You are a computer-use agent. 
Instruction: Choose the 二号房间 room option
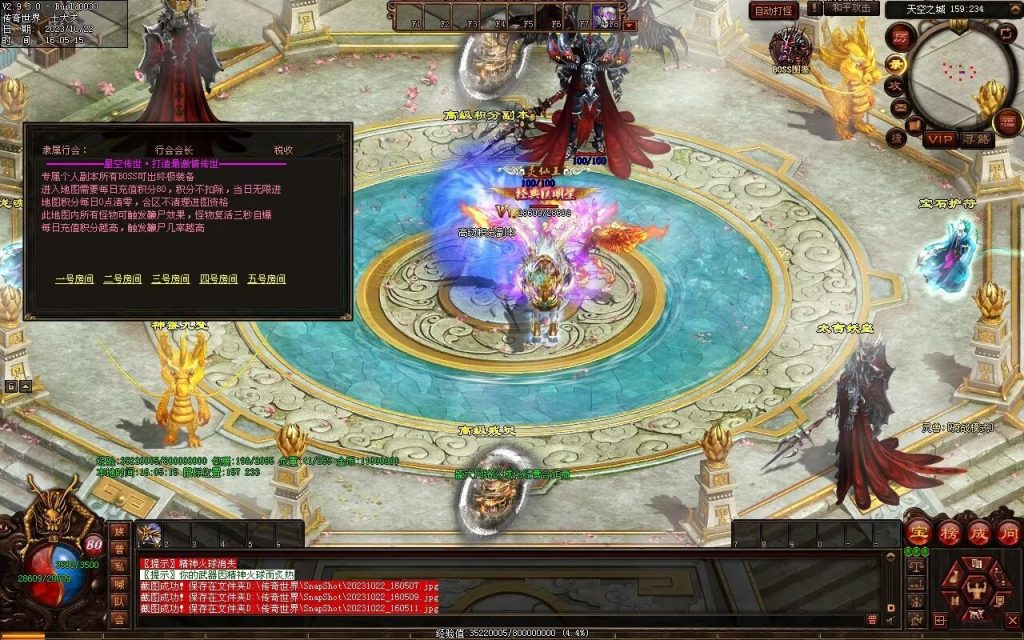tap(122, 279)
